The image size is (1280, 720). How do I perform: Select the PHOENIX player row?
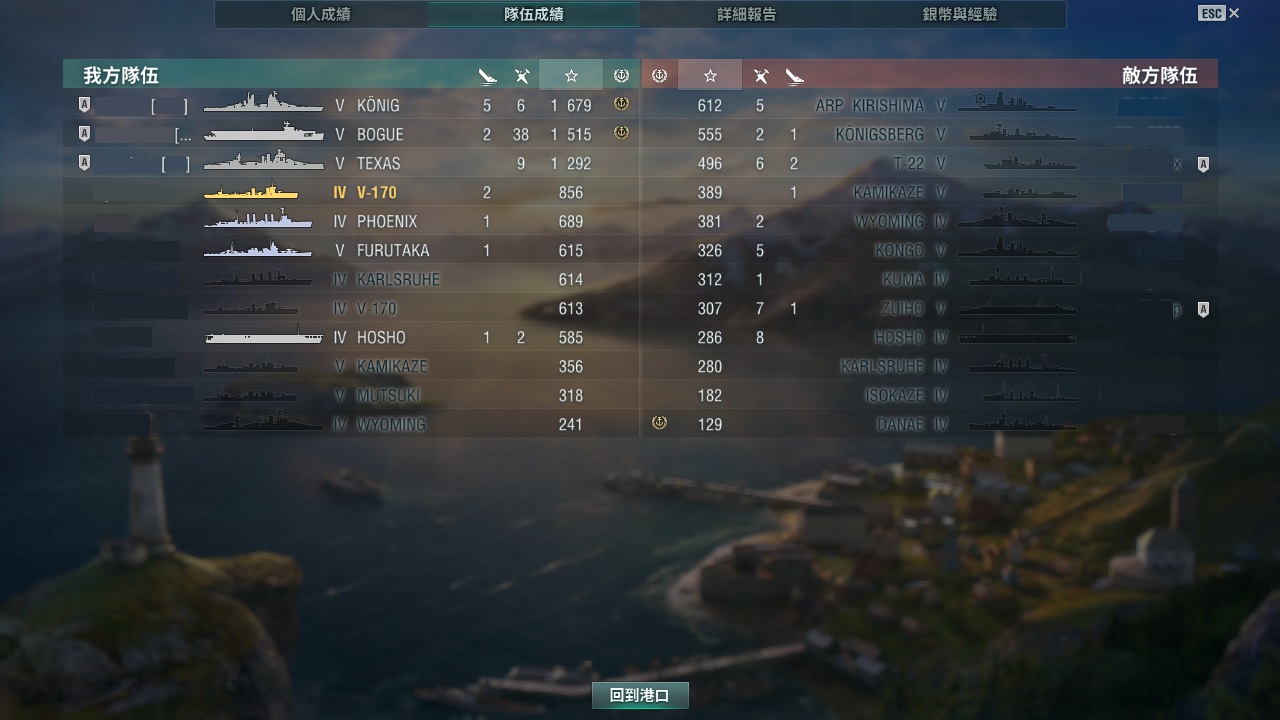[x=350, y=221]
